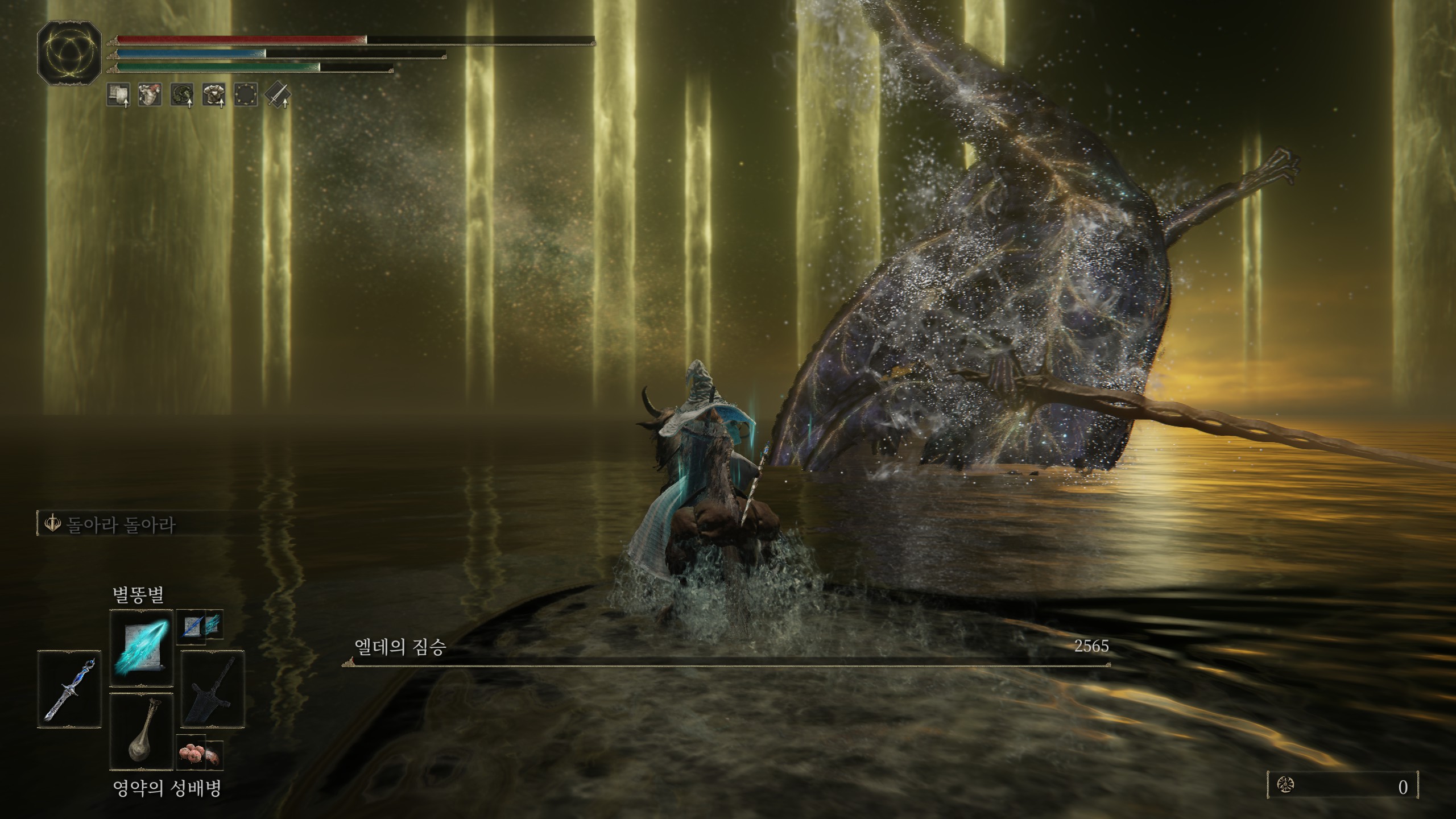This screenshot has width=1456, height=819.
Task: Click the sword attack buff status icon
Action: click(x=278, y=95)
